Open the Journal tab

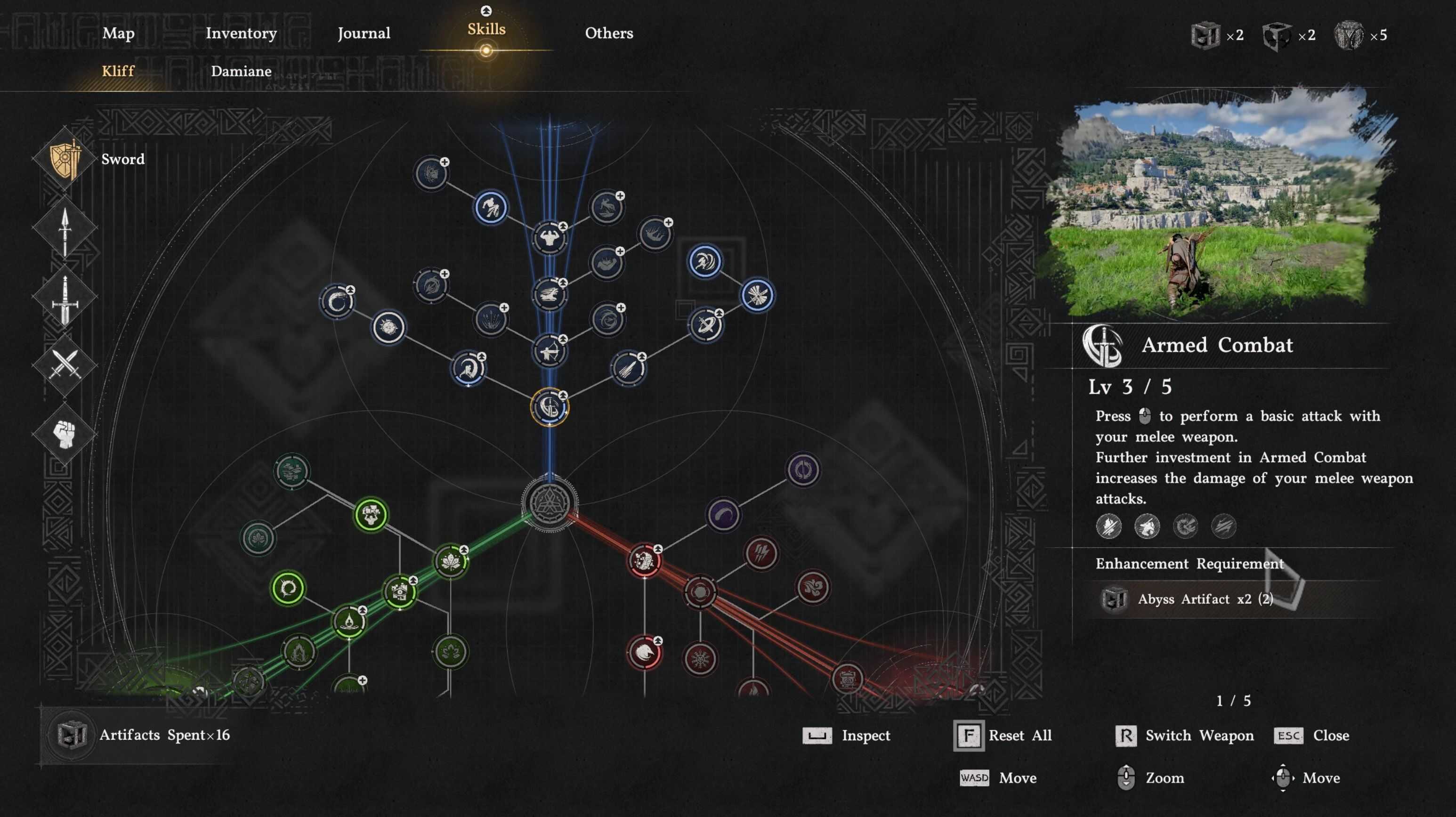(364, 33)
